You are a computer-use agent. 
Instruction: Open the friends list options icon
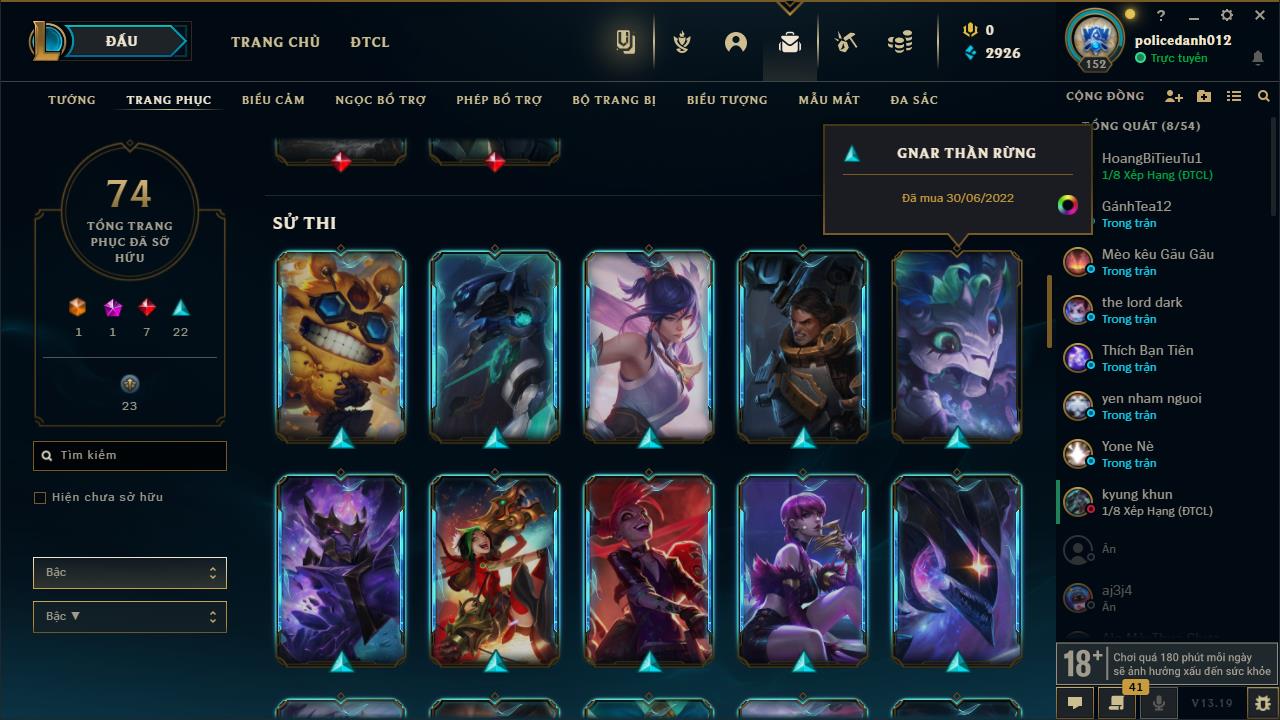point(1235,96)
